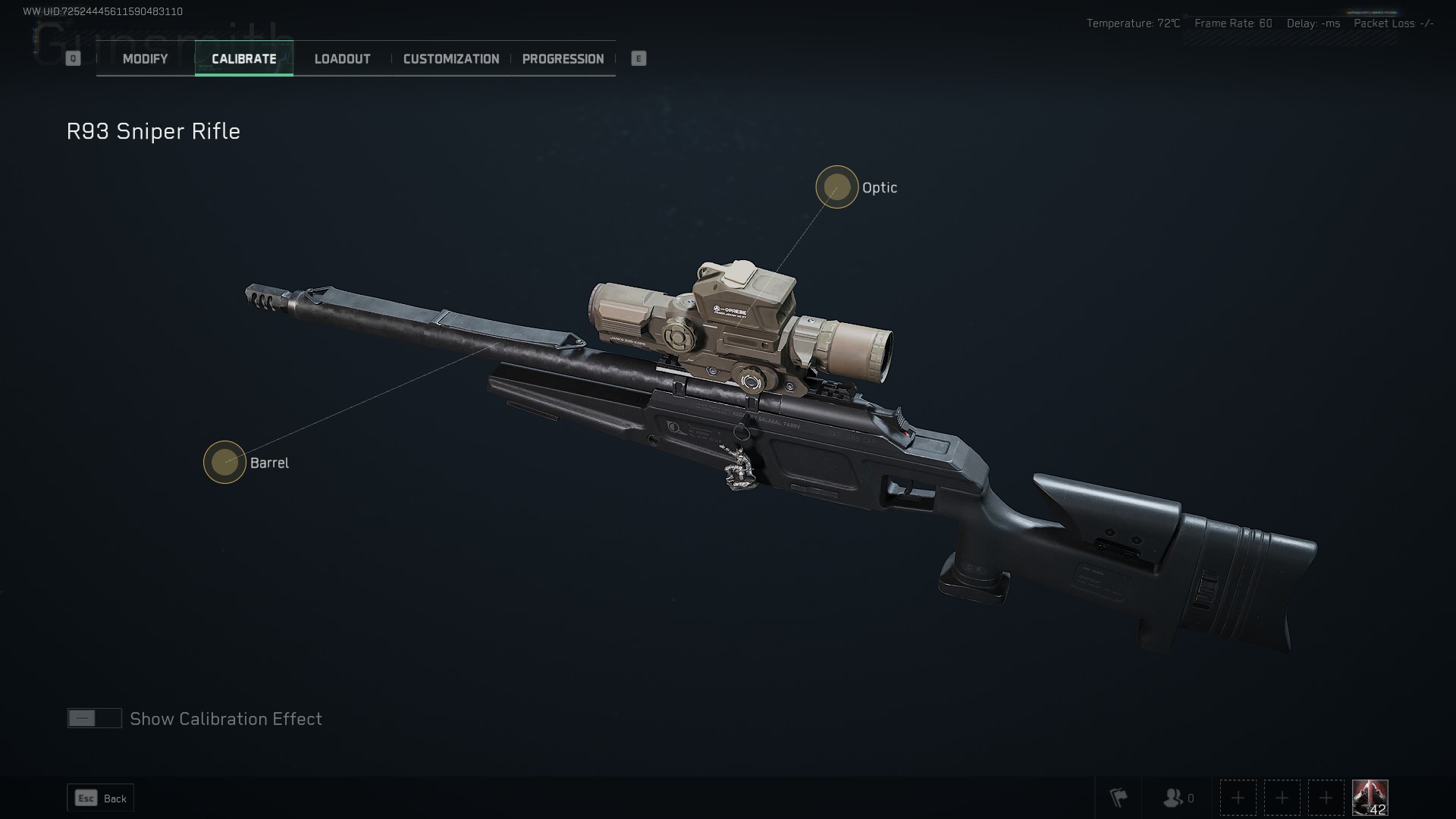Click the first empty plus slot
This screenshot has width=1456, height=819.
point(1238,798)
